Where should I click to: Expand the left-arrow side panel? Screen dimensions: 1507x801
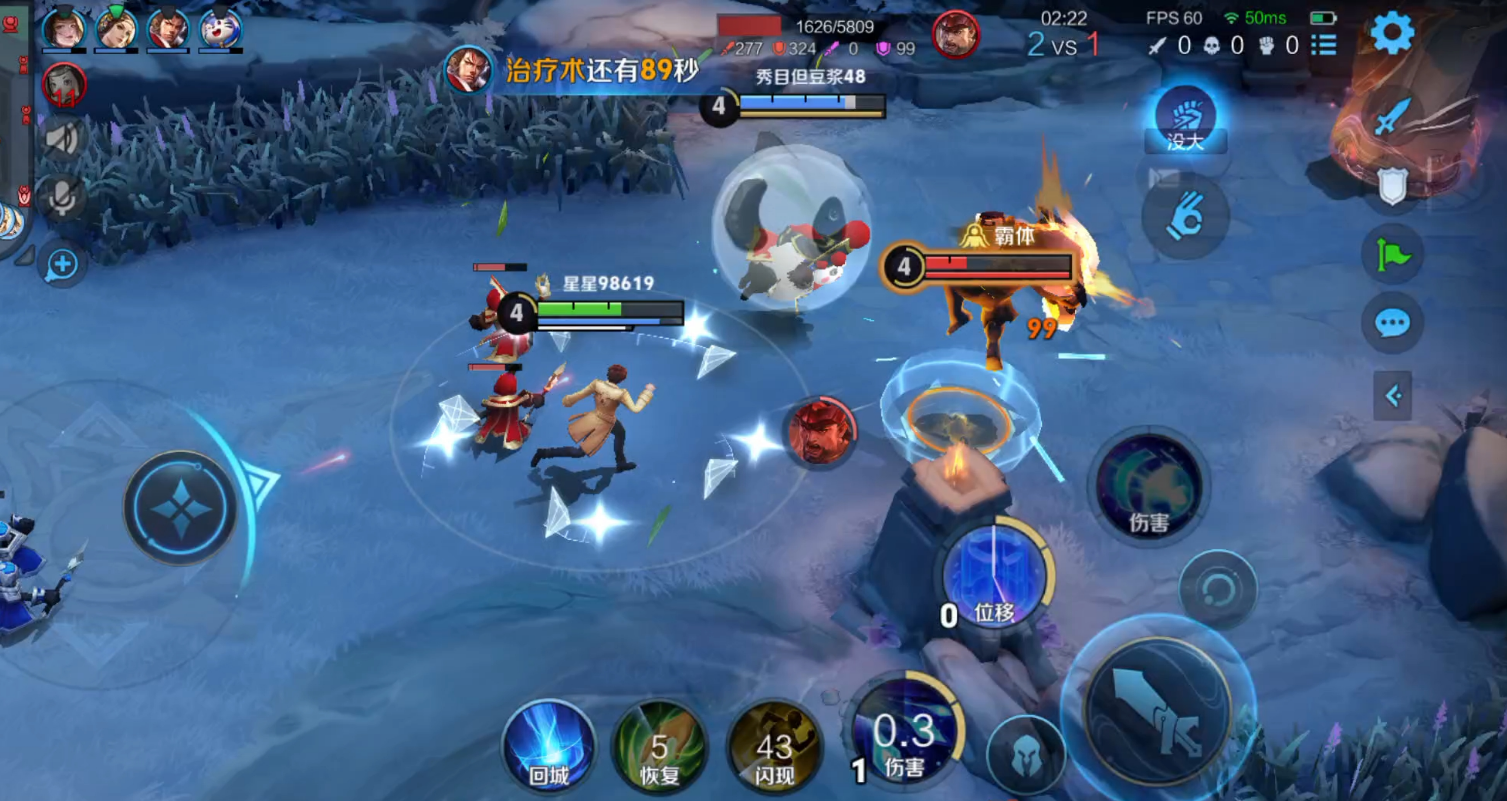pyautogui.click(x=1392, y=397)
